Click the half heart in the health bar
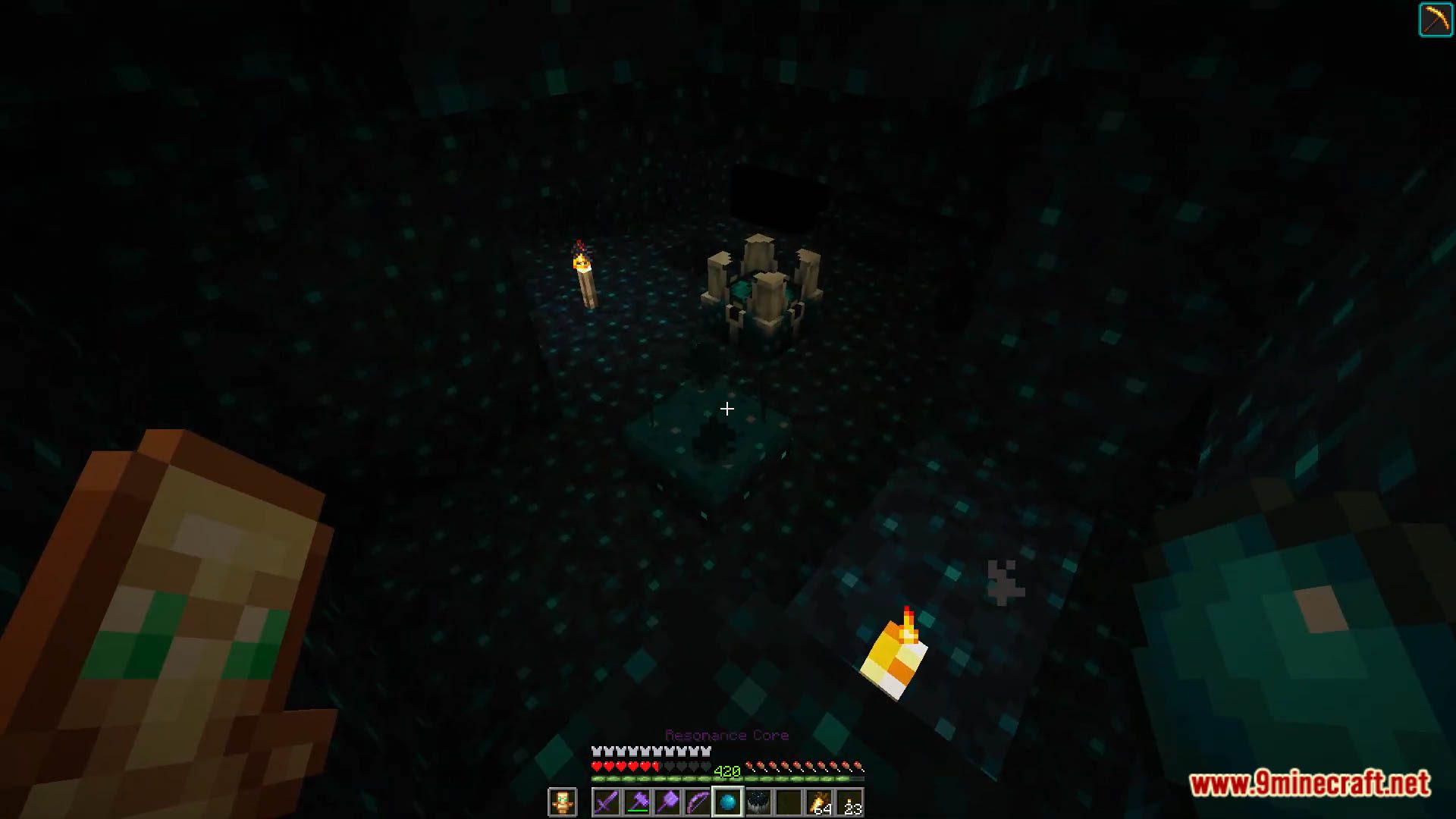The width and height of the screenshot is (1456, 819). (655, 766)
